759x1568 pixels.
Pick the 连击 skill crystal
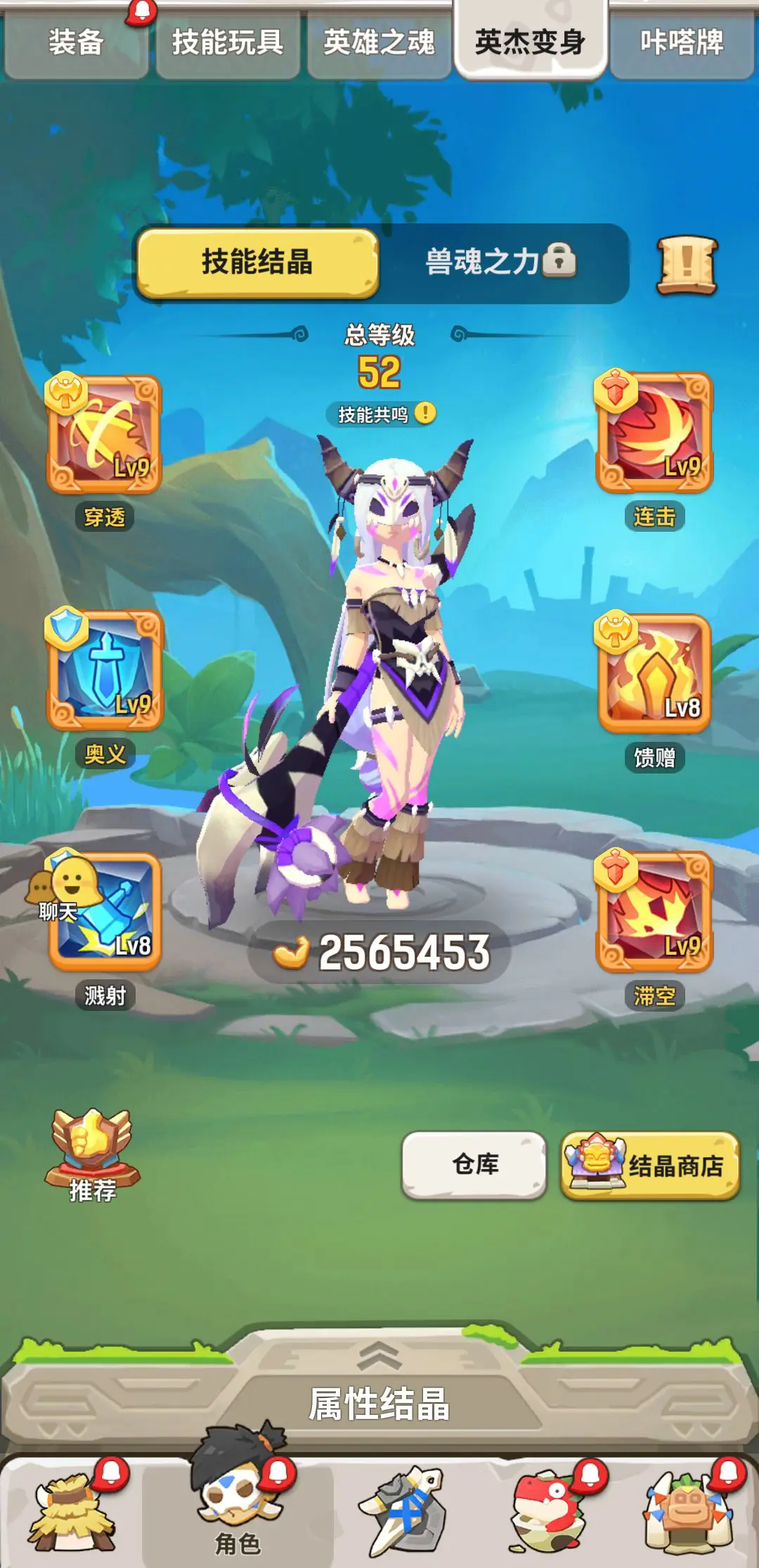[654, 433]
